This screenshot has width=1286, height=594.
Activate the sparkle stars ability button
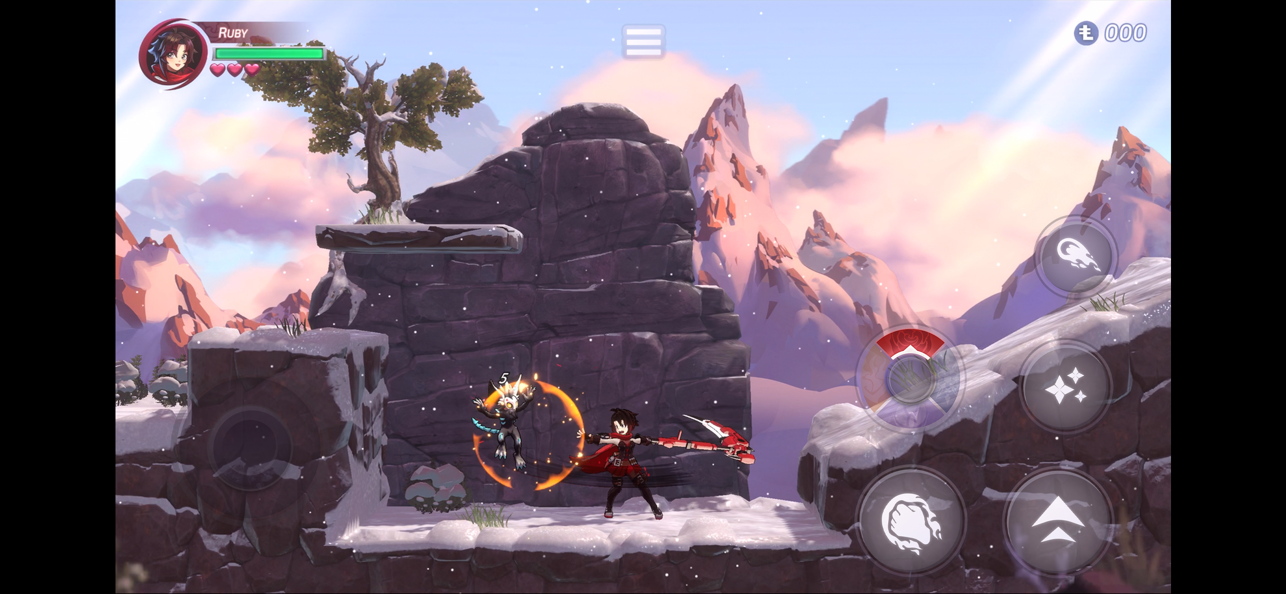pyautogui.click(x=1065, y=387)
